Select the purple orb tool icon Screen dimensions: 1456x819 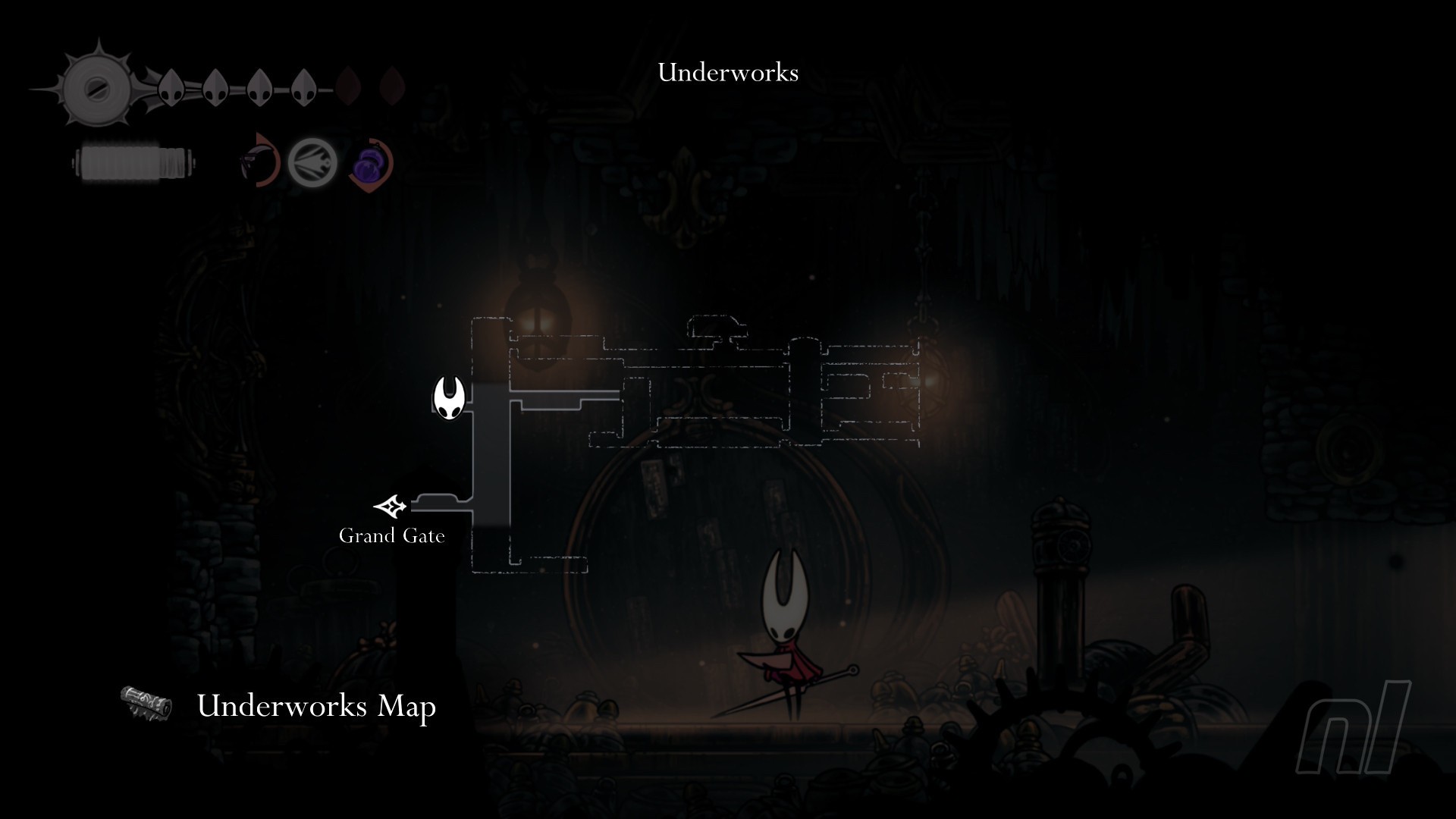pyautogui.click(x=371, y=162)
